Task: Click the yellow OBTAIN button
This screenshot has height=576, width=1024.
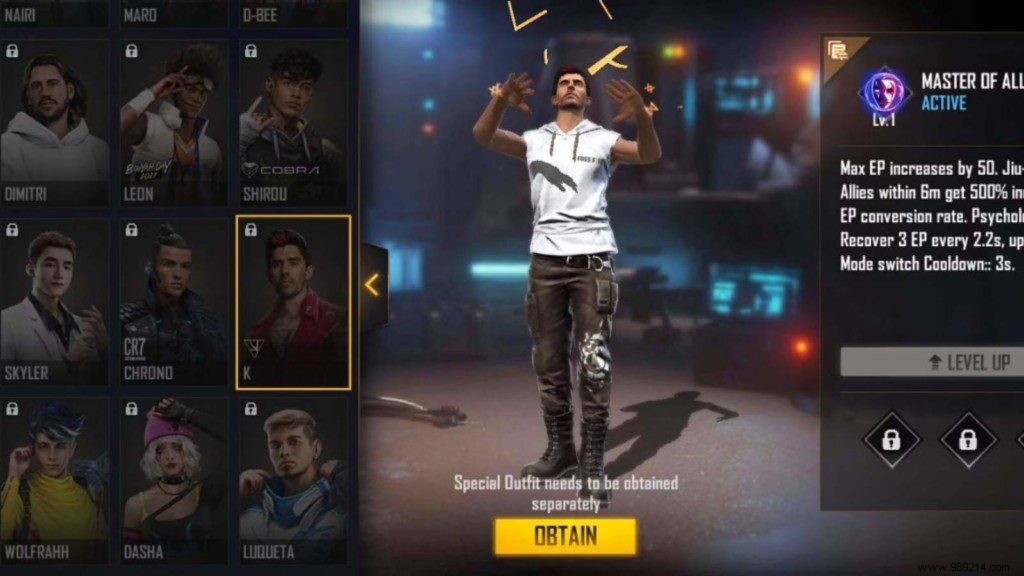Action: coord(565,536)
